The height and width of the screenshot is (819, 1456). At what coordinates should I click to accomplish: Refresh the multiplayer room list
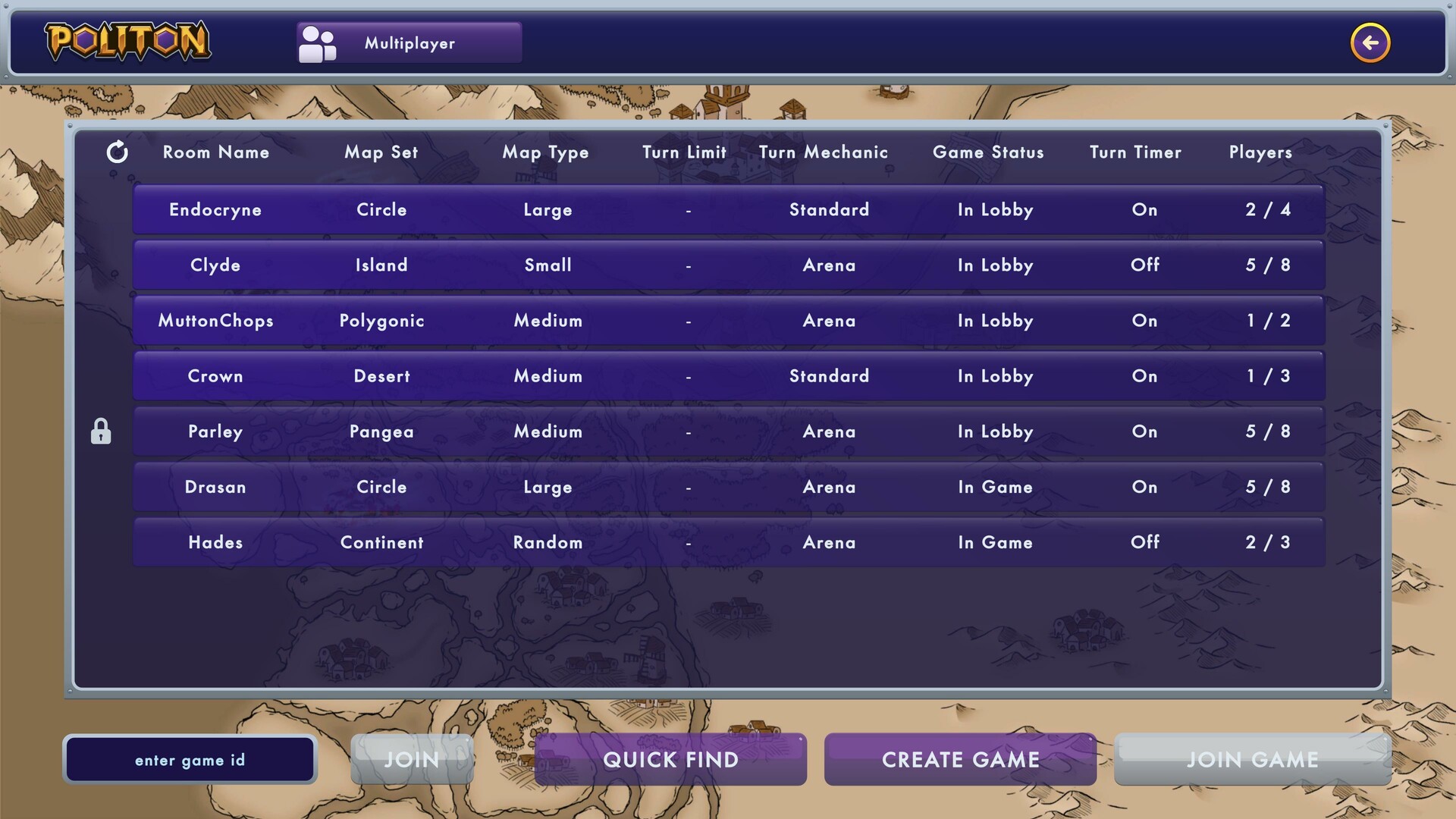click(118, 152)
